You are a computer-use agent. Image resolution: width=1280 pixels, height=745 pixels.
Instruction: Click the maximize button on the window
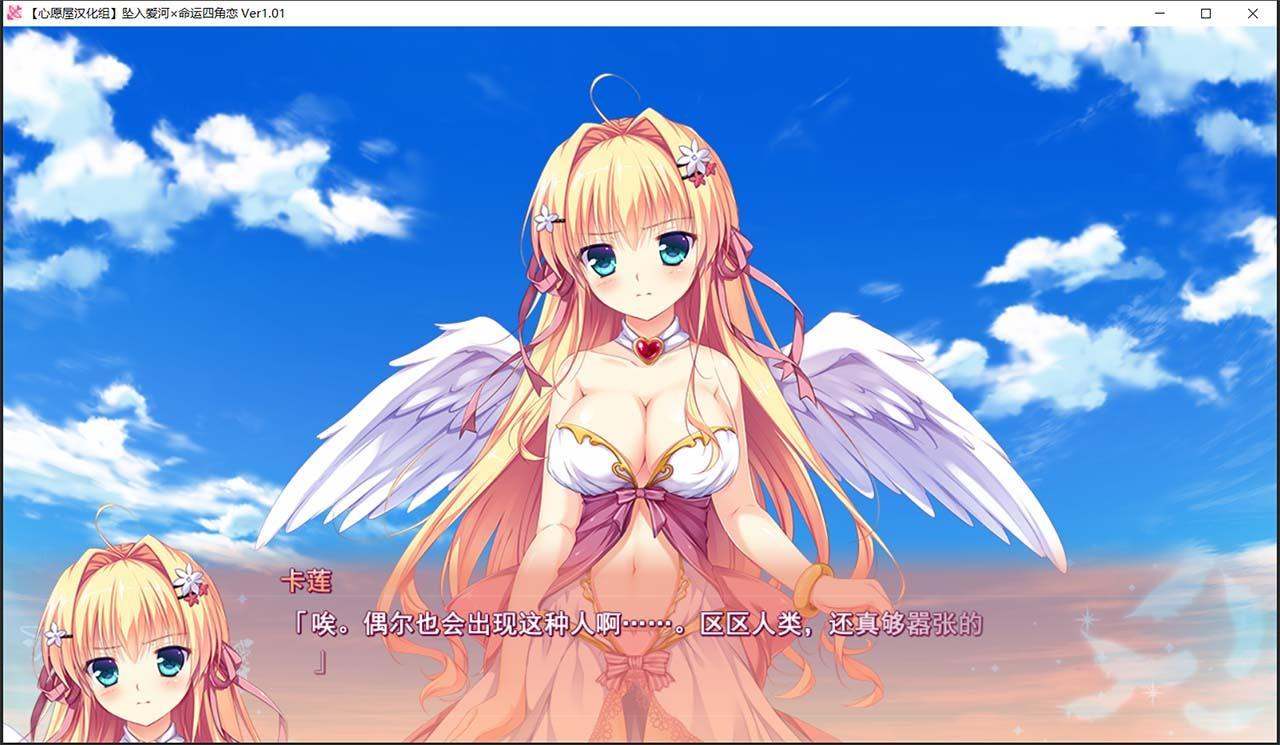(1206, 13)
